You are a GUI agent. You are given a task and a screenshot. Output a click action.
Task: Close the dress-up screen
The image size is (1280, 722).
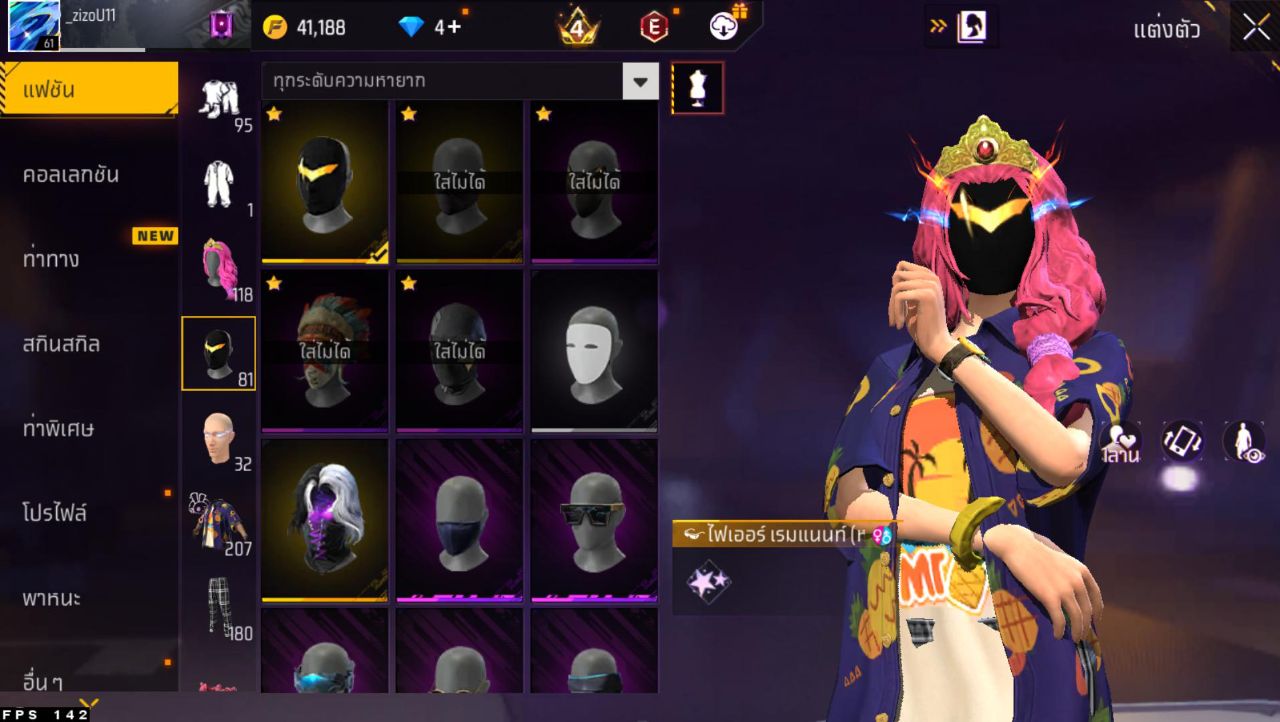click(1256, 27)
